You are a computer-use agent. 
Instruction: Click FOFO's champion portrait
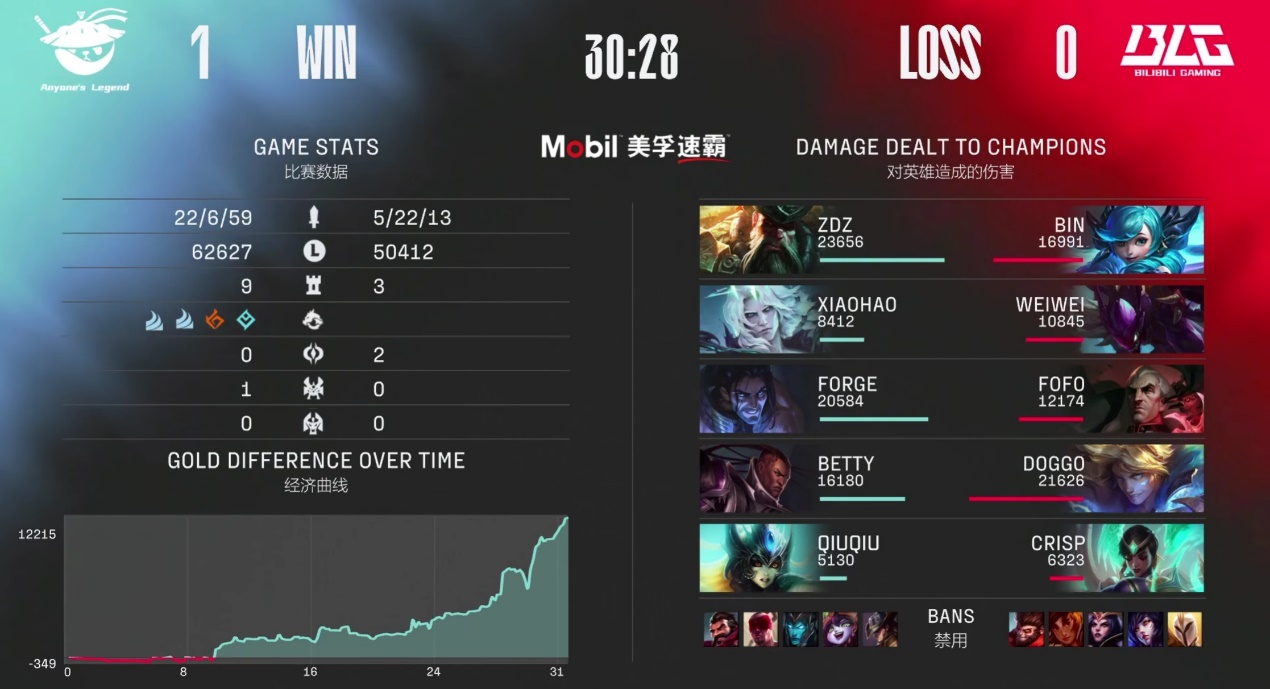(1144, 399)
